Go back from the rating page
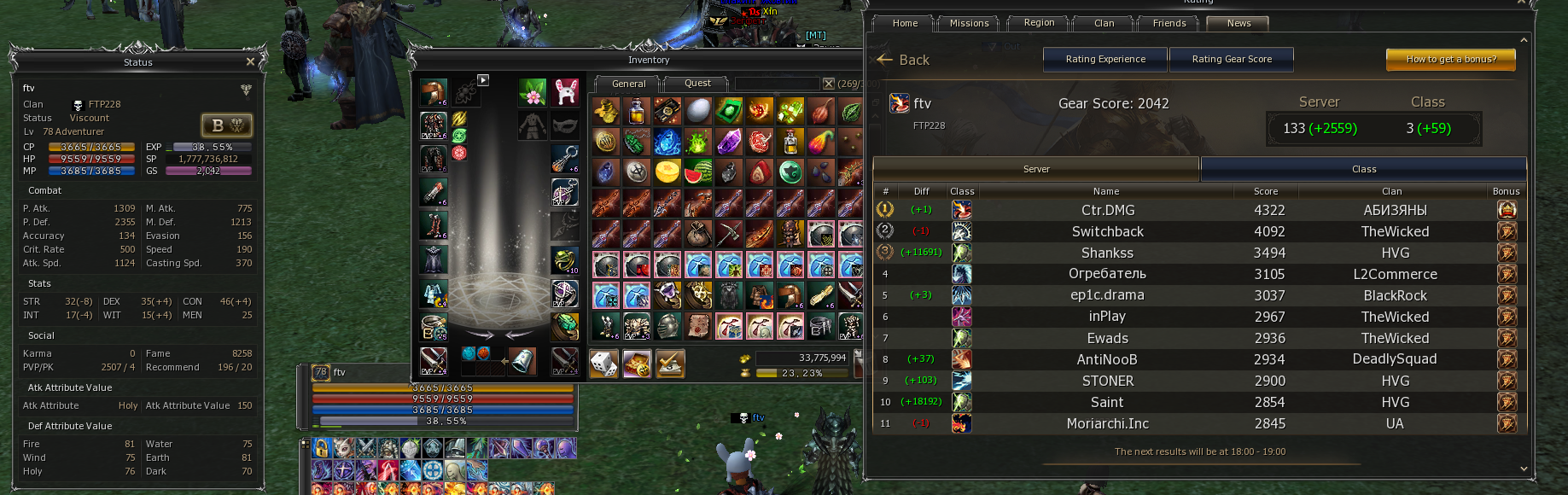The width and height of the screenshot is (1568, 495). pos(903,60)
